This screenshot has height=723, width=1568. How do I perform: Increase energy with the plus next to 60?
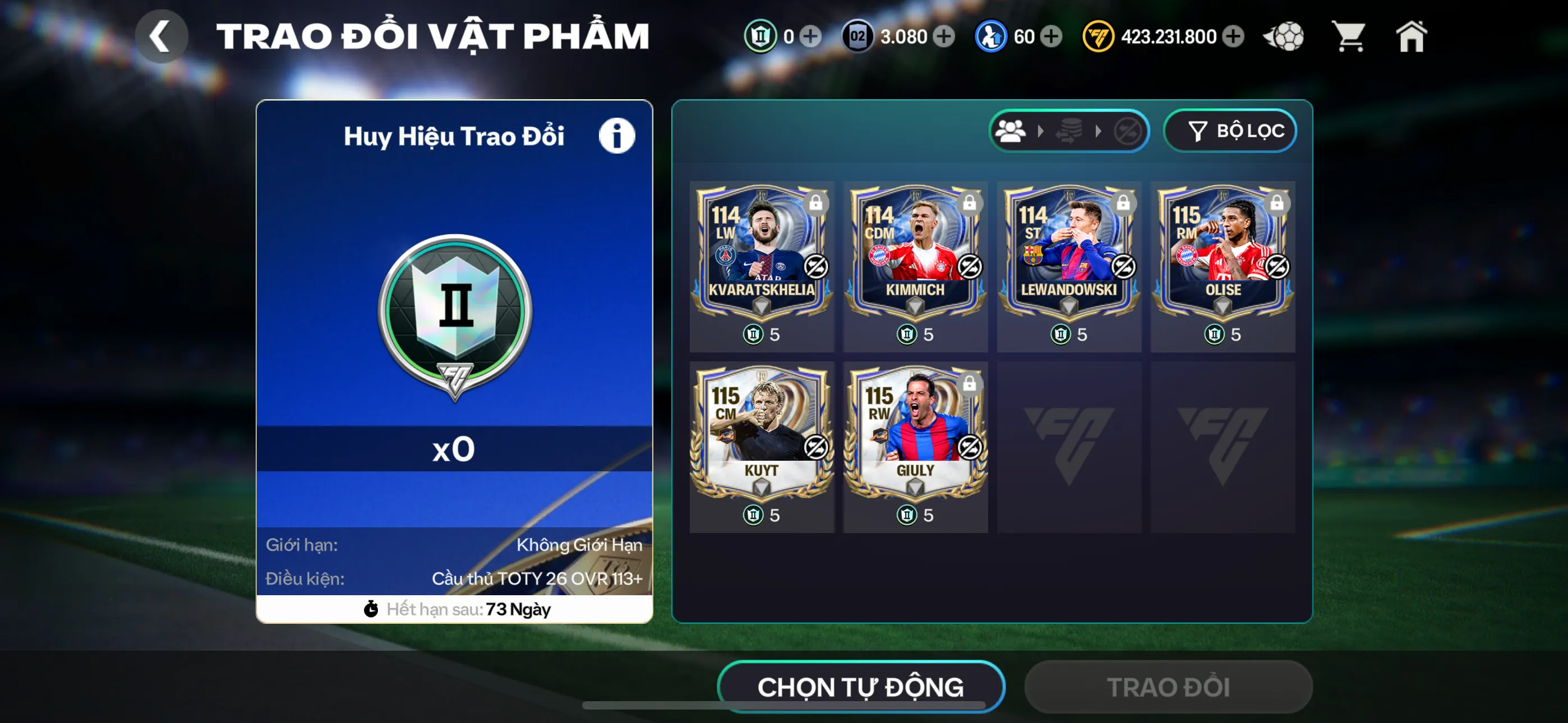(1050, 36)
